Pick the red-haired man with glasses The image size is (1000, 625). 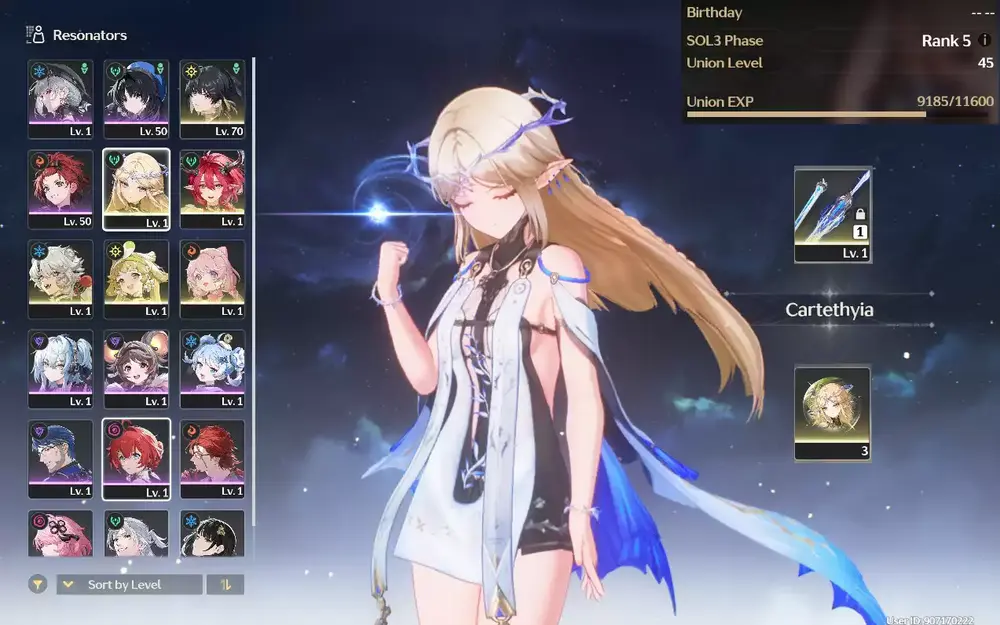pyautogui.click(x=212, y=458)
